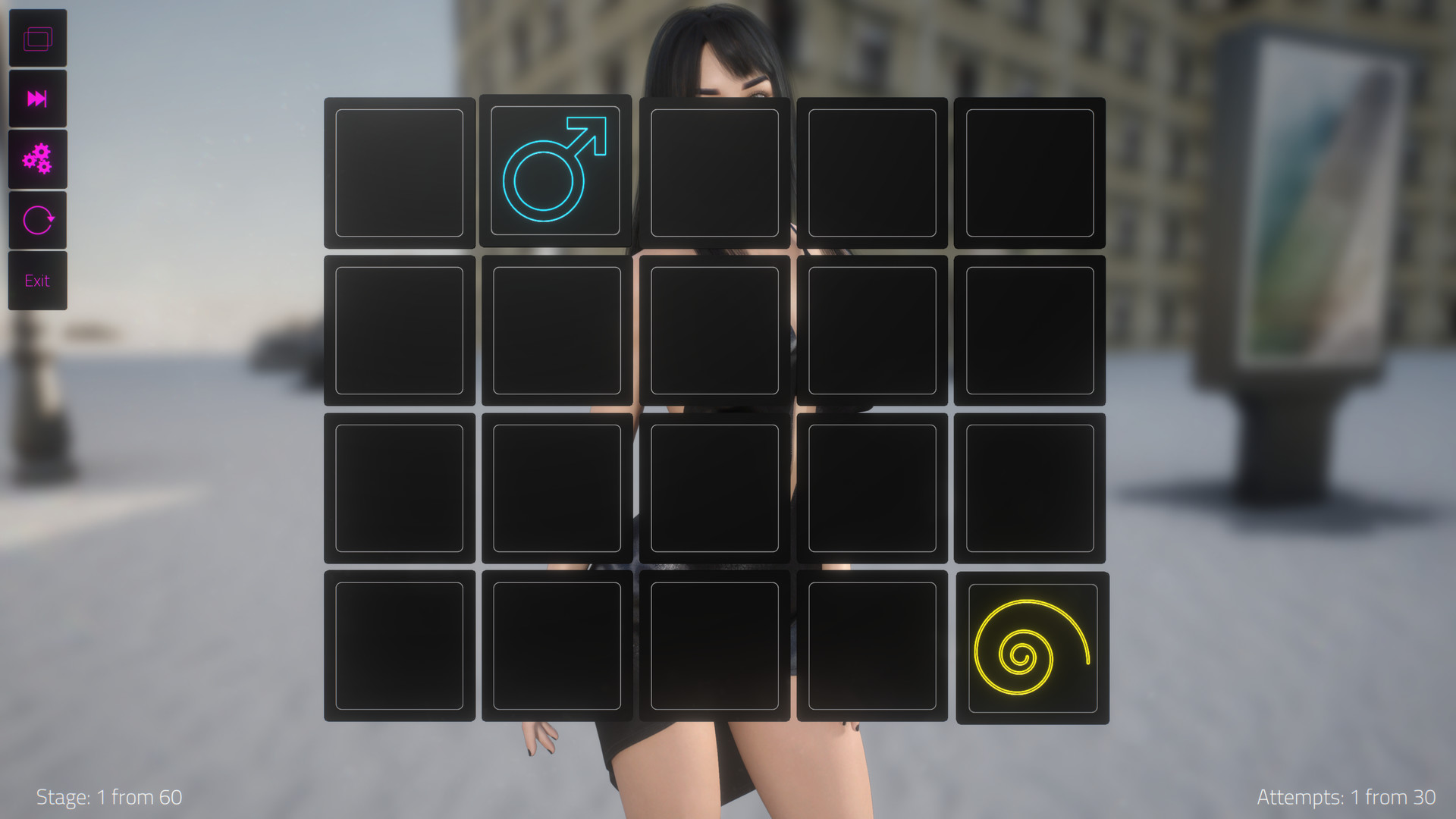1456x819 pixels.
Task: Flip the last card in the second row
Action: click(x=1030, y=331)
